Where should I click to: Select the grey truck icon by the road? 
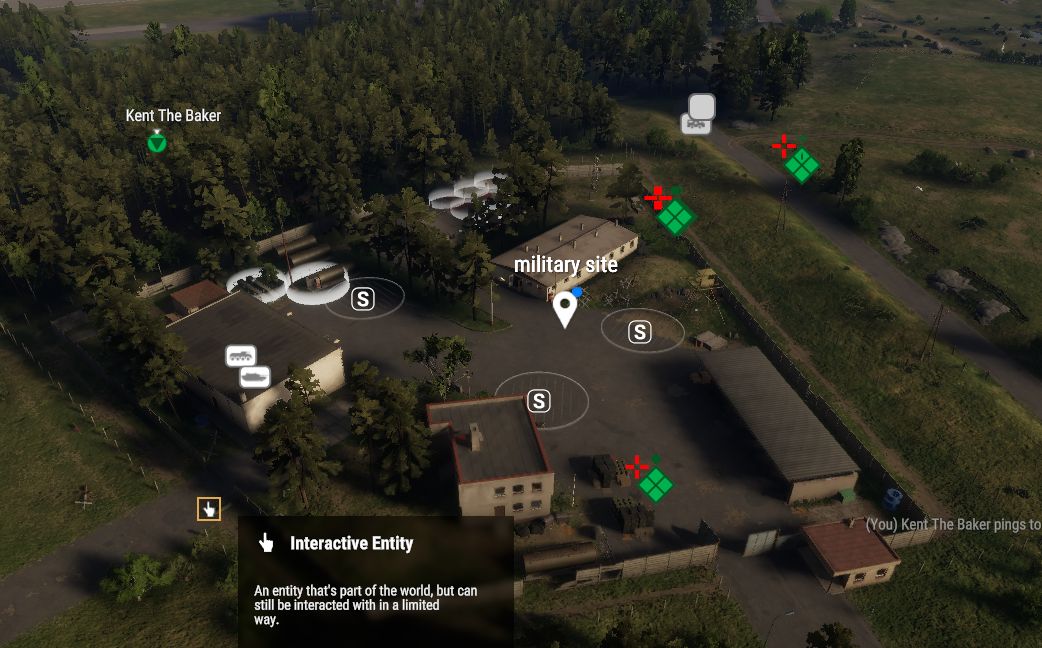(696, 124)
